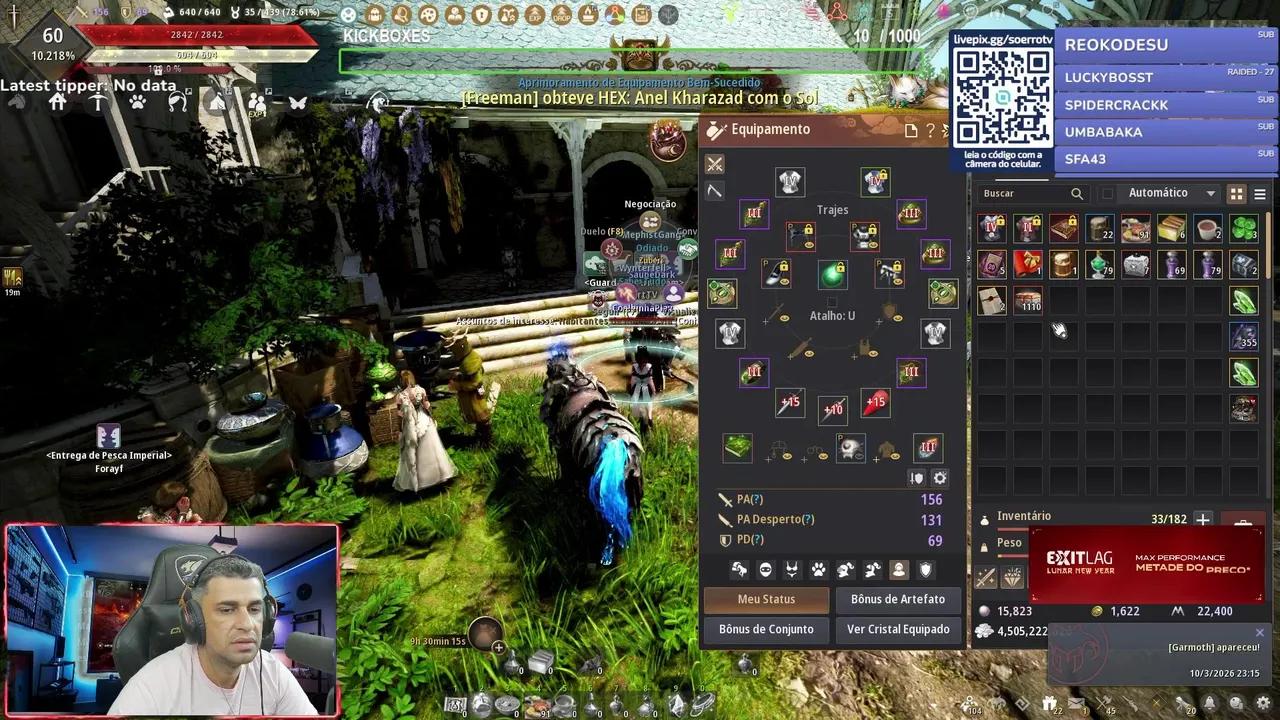Viewport: 1280px width, 720px height.
Task: Click the gear settings icon beside PA stats
Action: pyautogui.click(x=940, y=478)
